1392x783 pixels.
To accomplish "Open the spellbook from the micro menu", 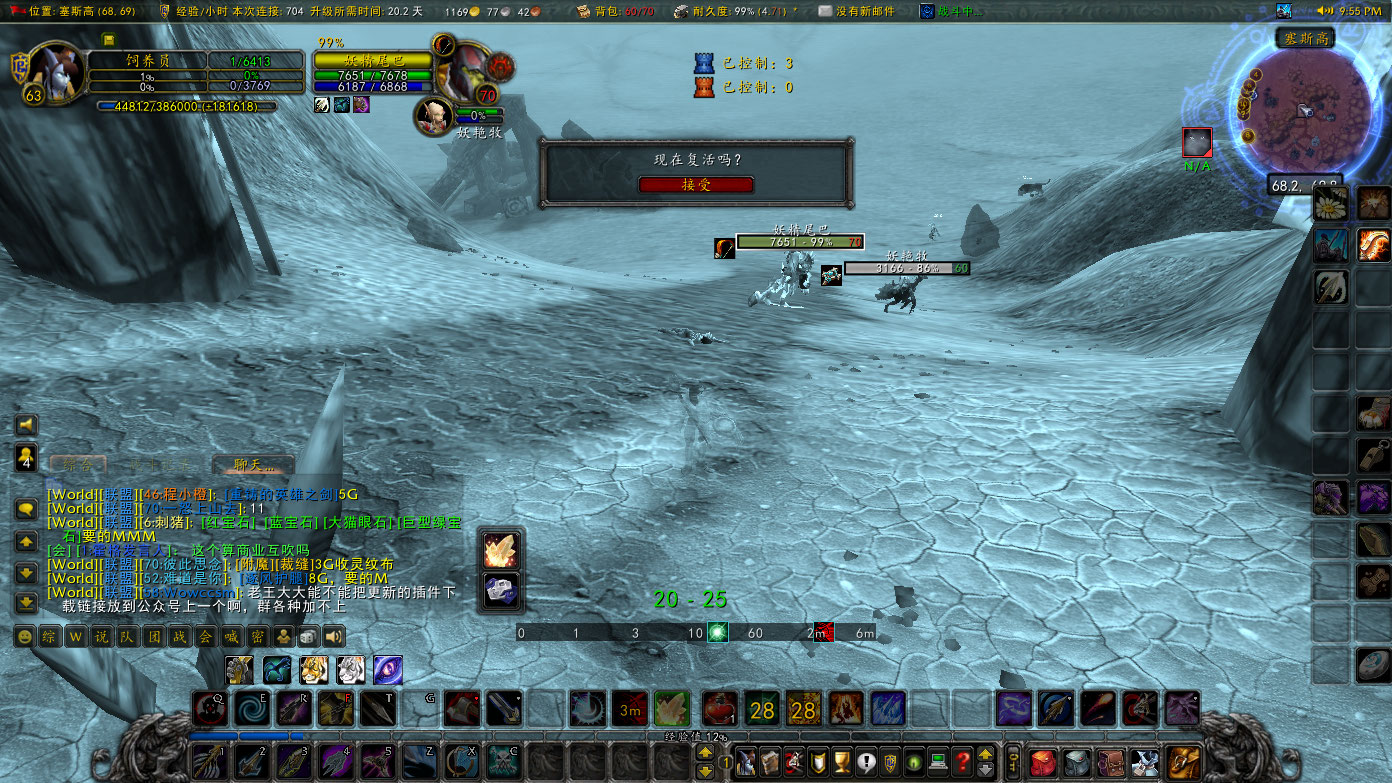I will click(x=771, y=762).
